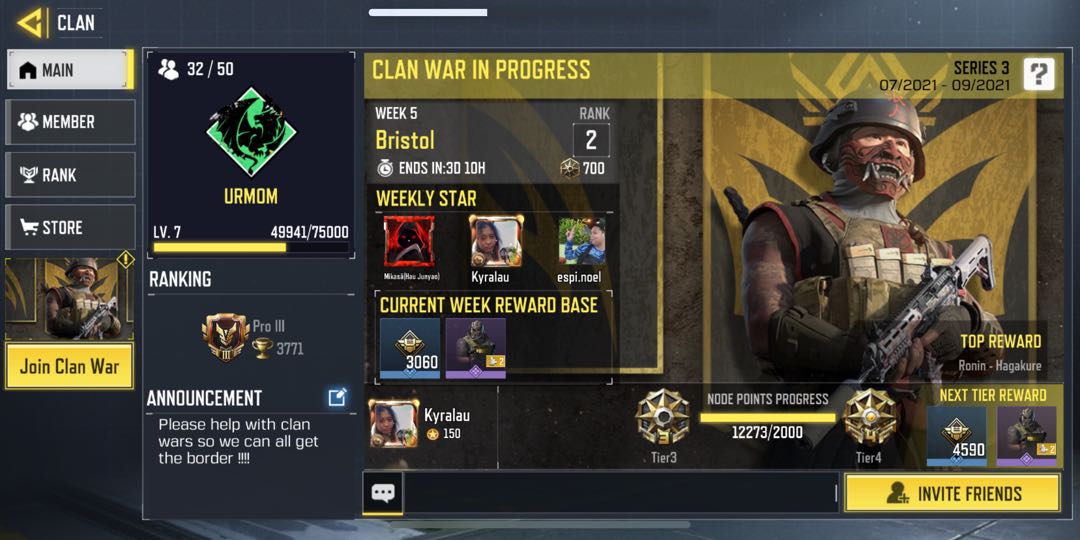The width and height of the screenshot is (1080, 540).
Task: Switch to the Member tab
Action: (70, 122)
